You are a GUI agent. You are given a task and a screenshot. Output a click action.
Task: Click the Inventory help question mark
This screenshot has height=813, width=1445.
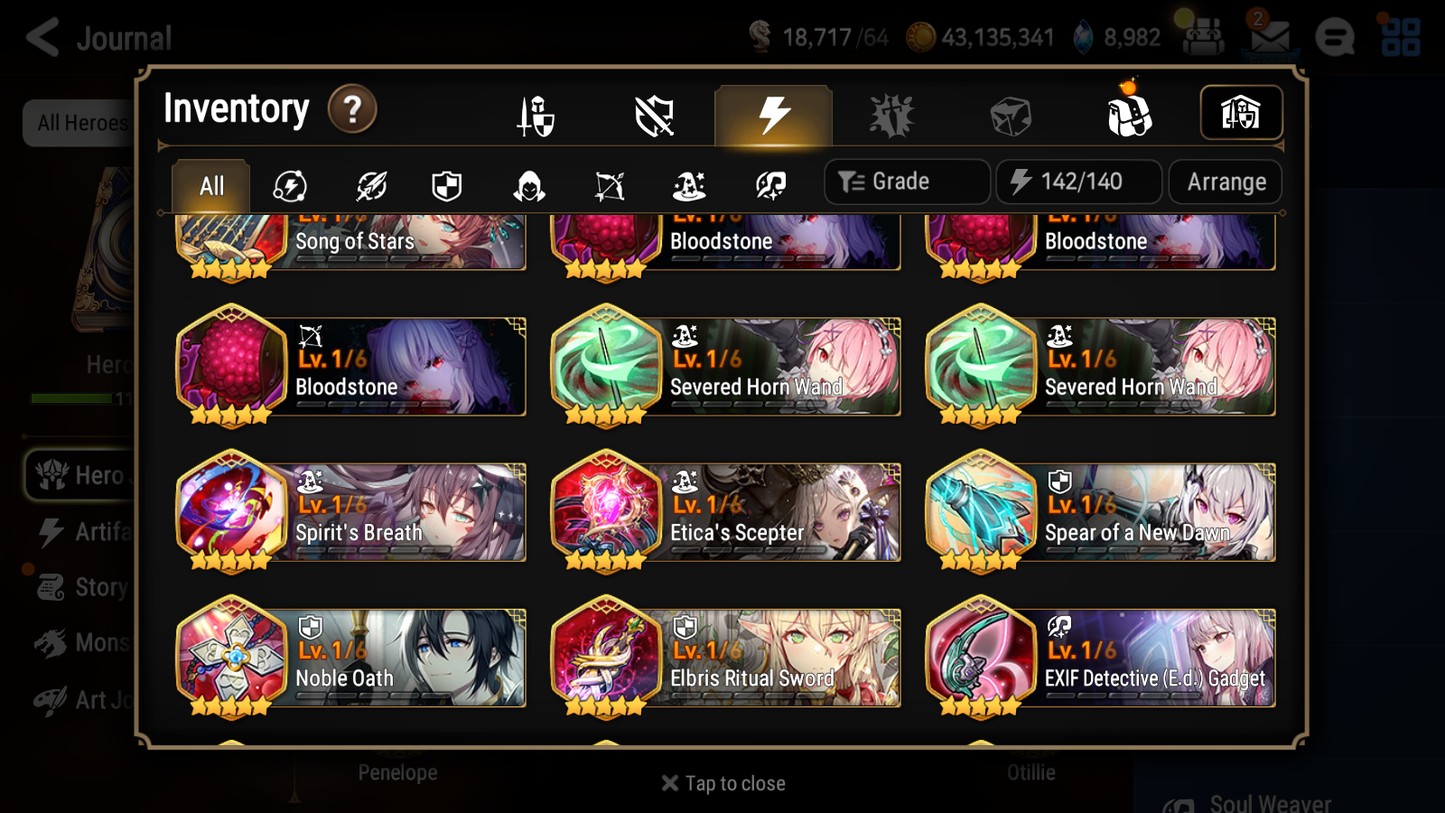pos(352,110)
